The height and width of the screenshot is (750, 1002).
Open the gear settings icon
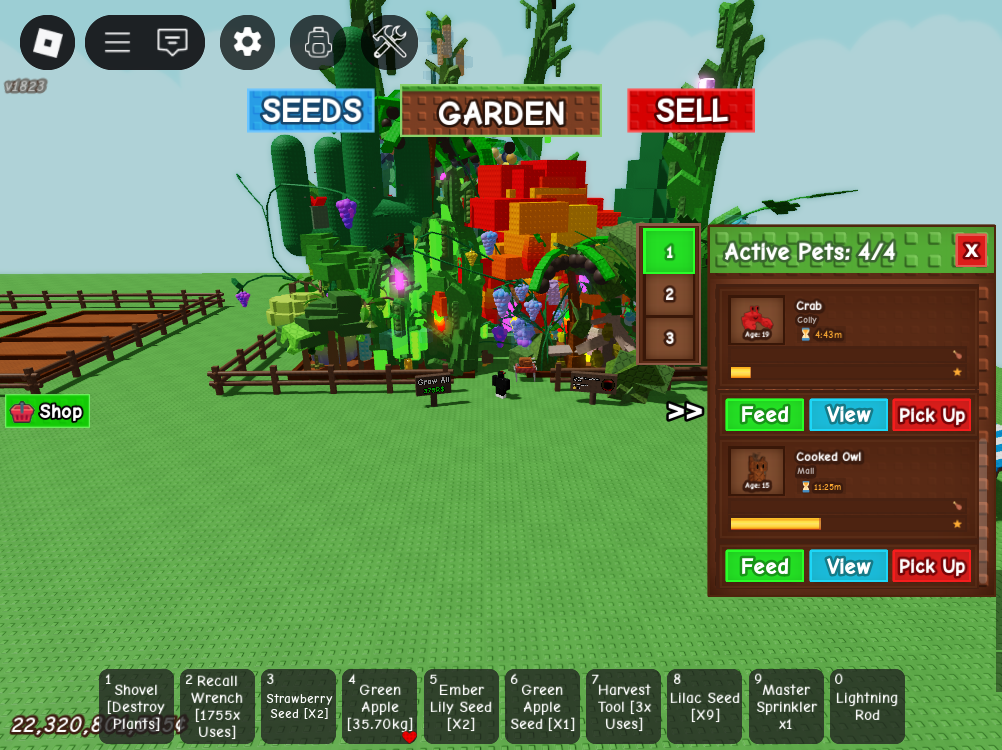247,42
